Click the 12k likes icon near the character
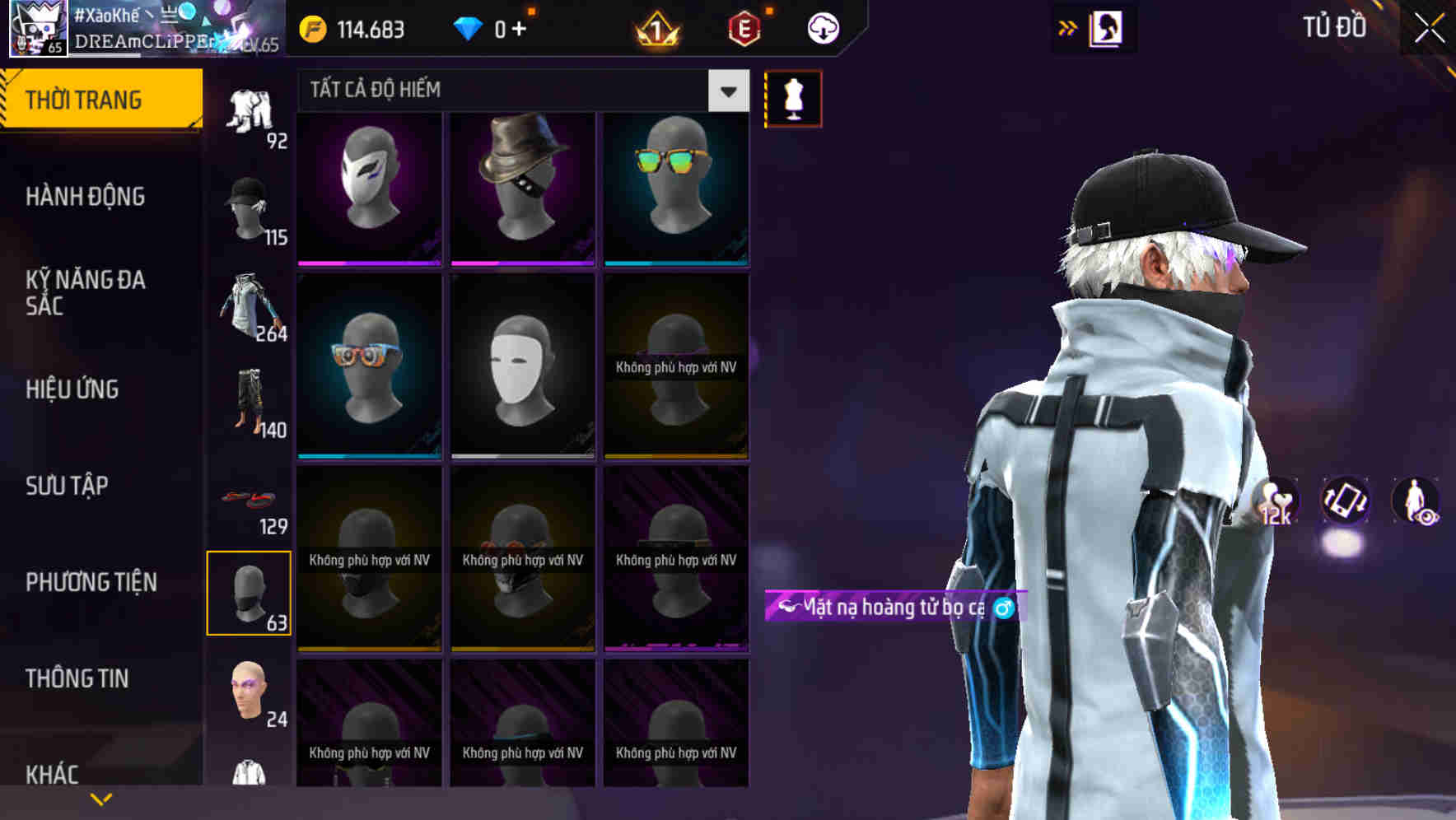1456x820 pixels. [x=1272, y=501]
